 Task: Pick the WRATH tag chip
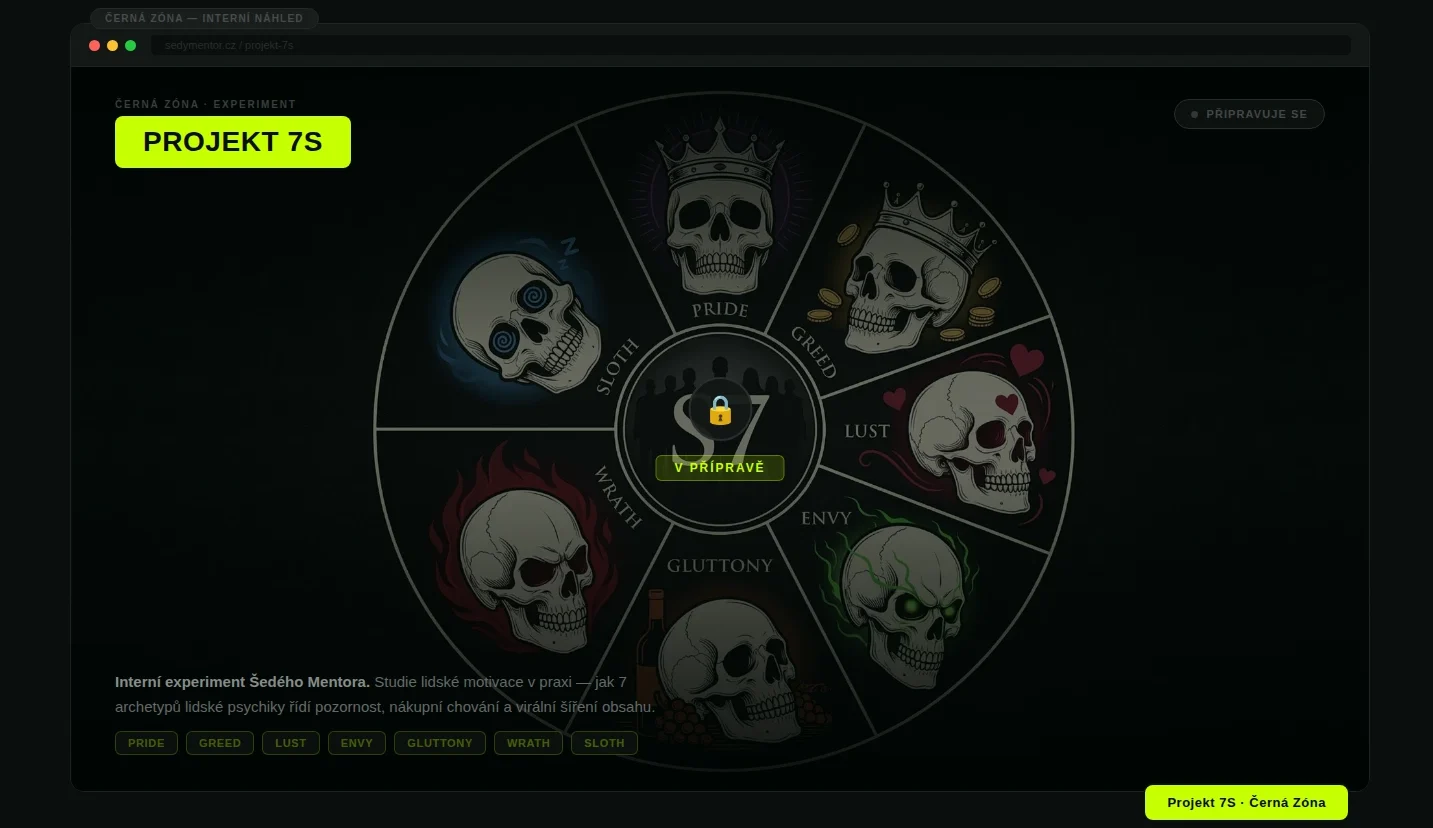[528, 743]
